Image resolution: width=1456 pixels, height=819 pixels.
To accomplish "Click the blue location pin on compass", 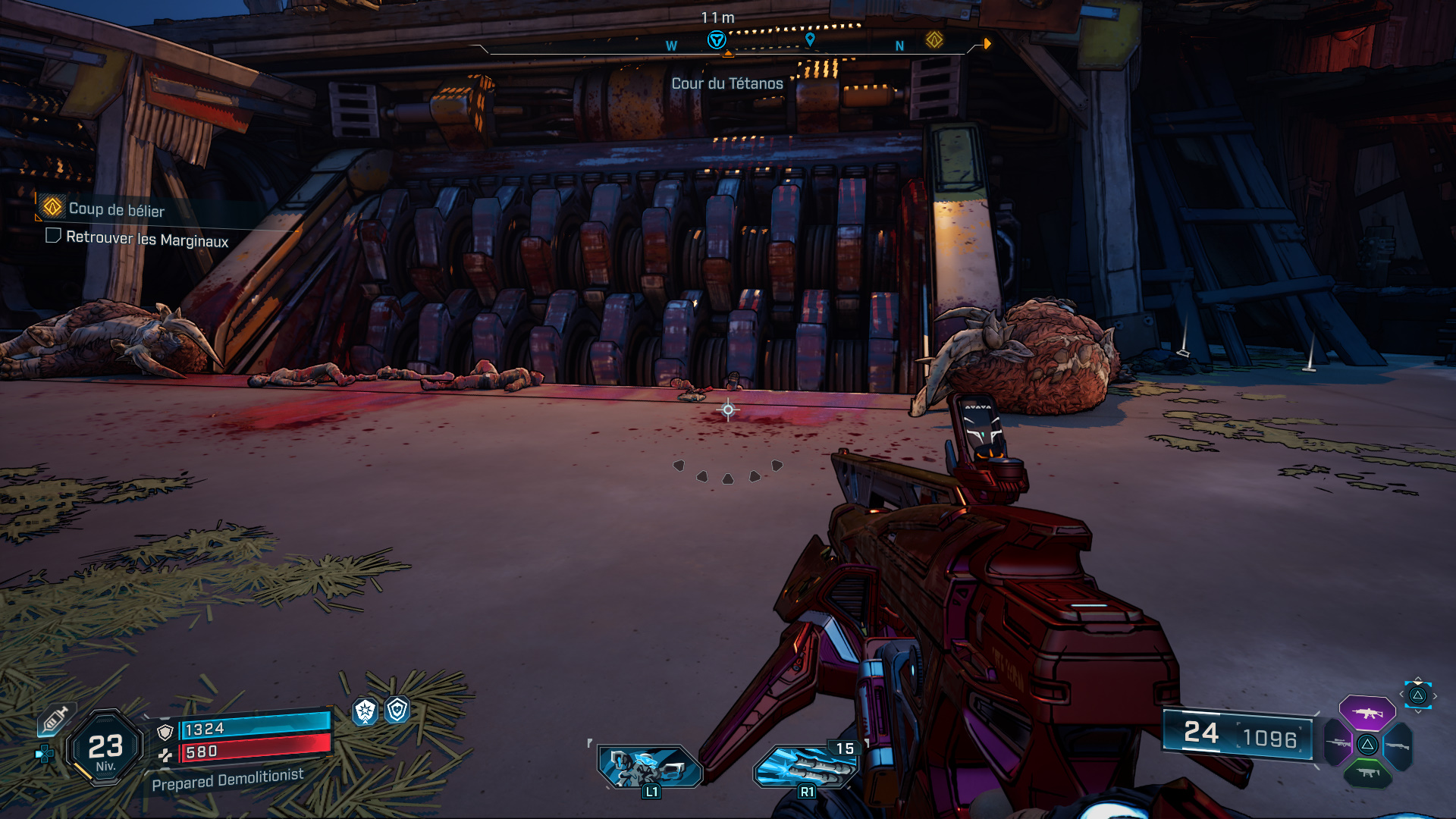I will point(810,39).
